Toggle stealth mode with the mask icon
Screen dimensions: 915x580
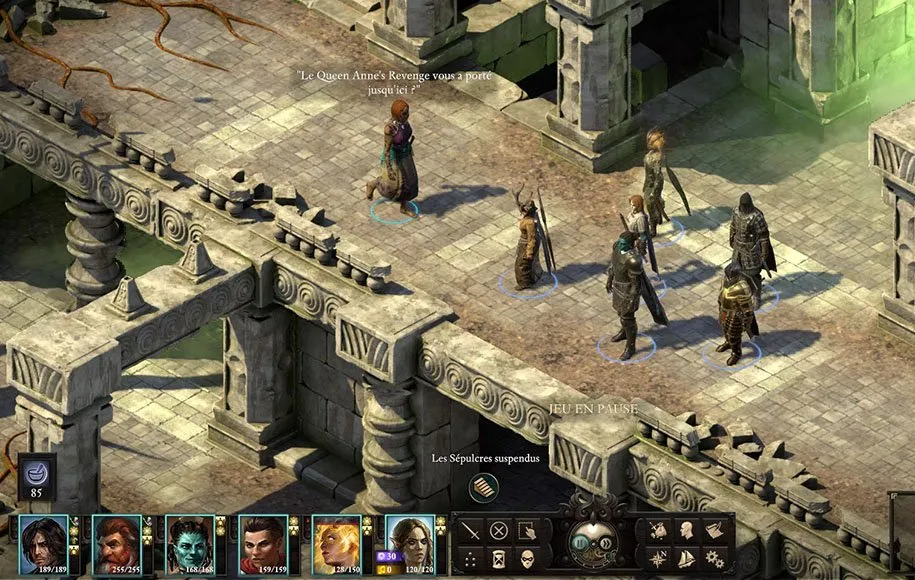point(527,559)
